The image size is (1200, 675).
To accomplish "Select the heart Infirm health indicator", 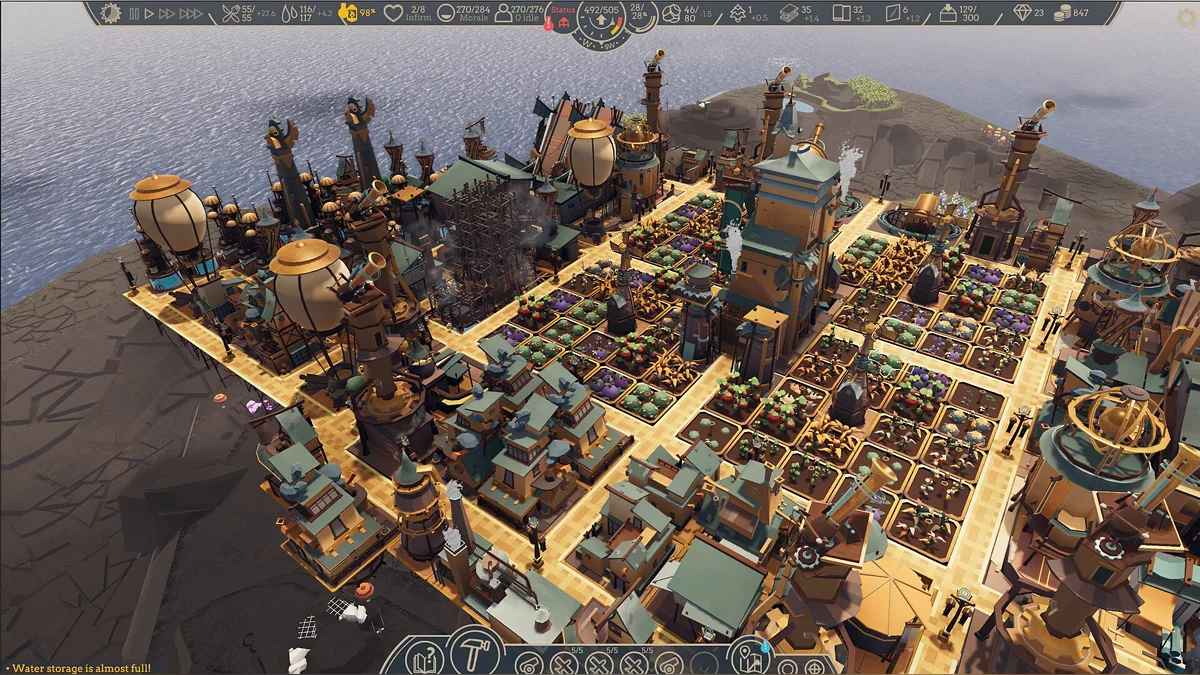I will 394,14.
